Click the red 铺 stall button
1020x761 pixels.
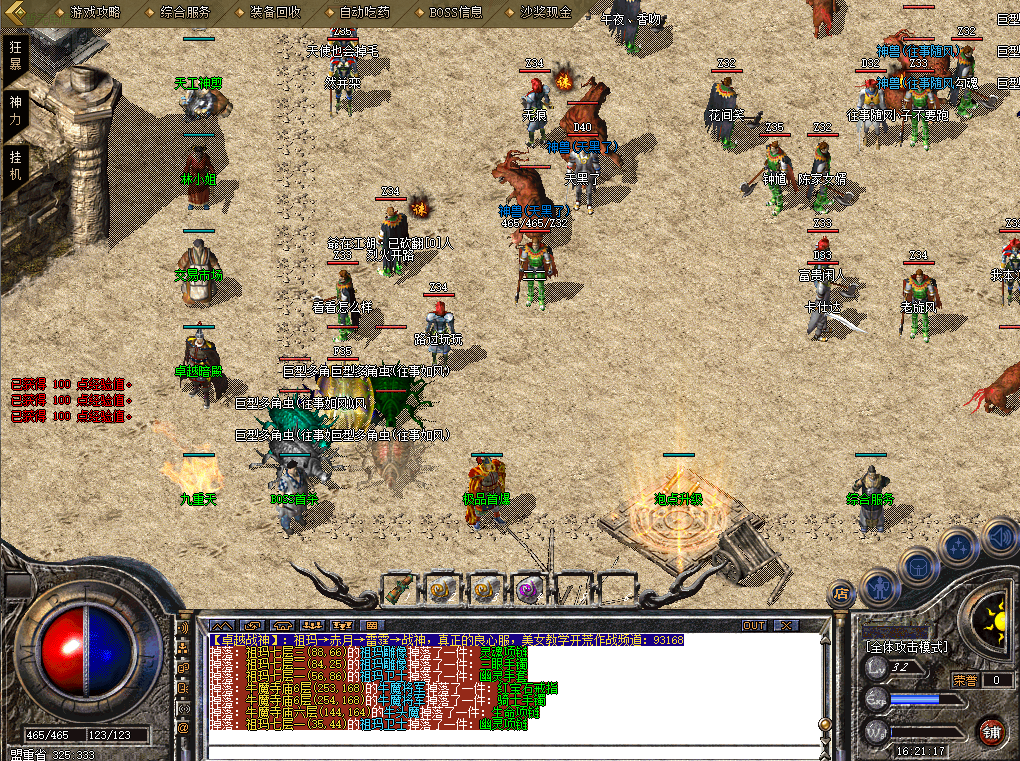pos(991,730)
